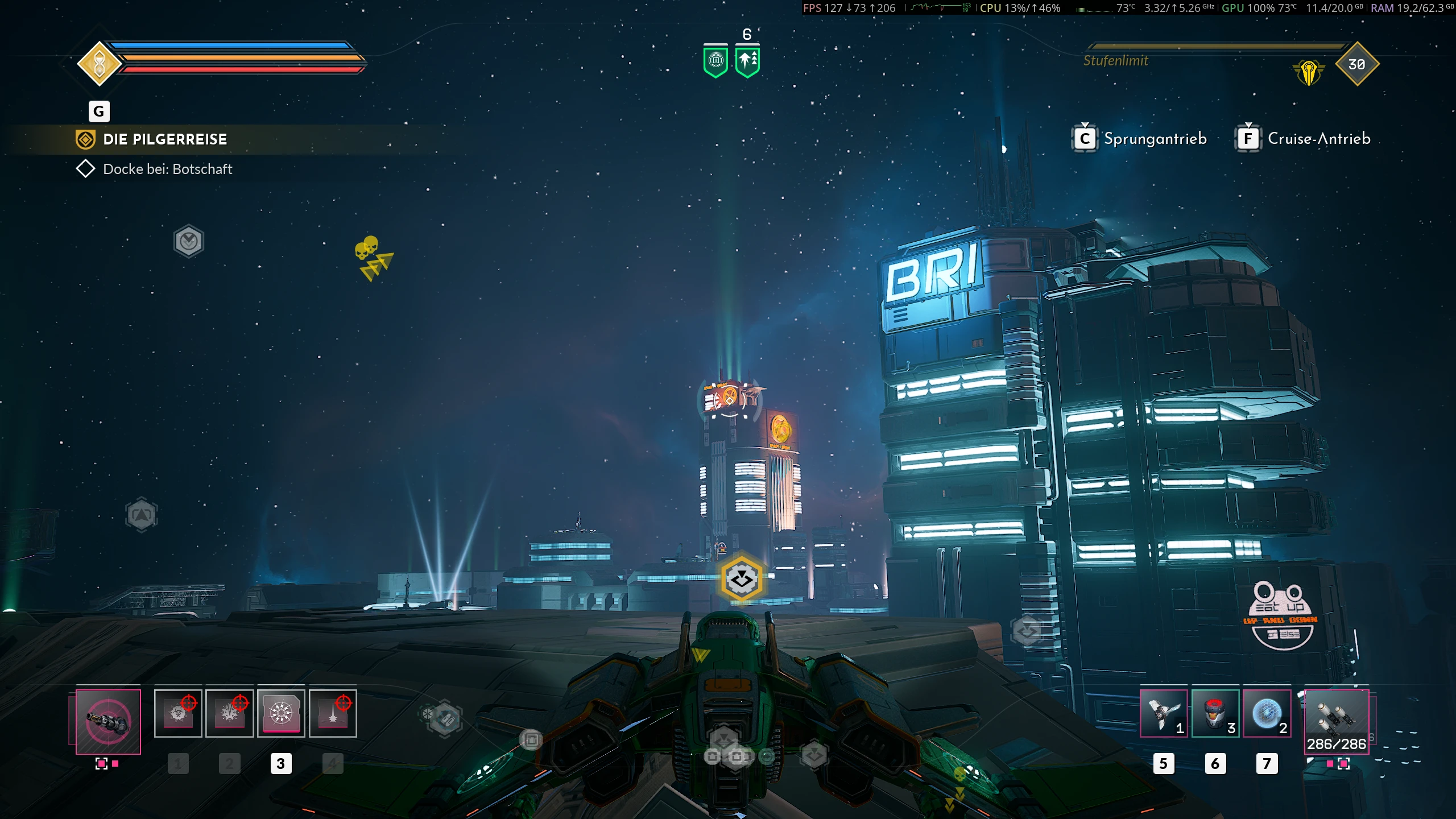Select the yellow hexagon docking waypoint marker
This screenshot has height=819, width=1456.
tap(741, 580)
